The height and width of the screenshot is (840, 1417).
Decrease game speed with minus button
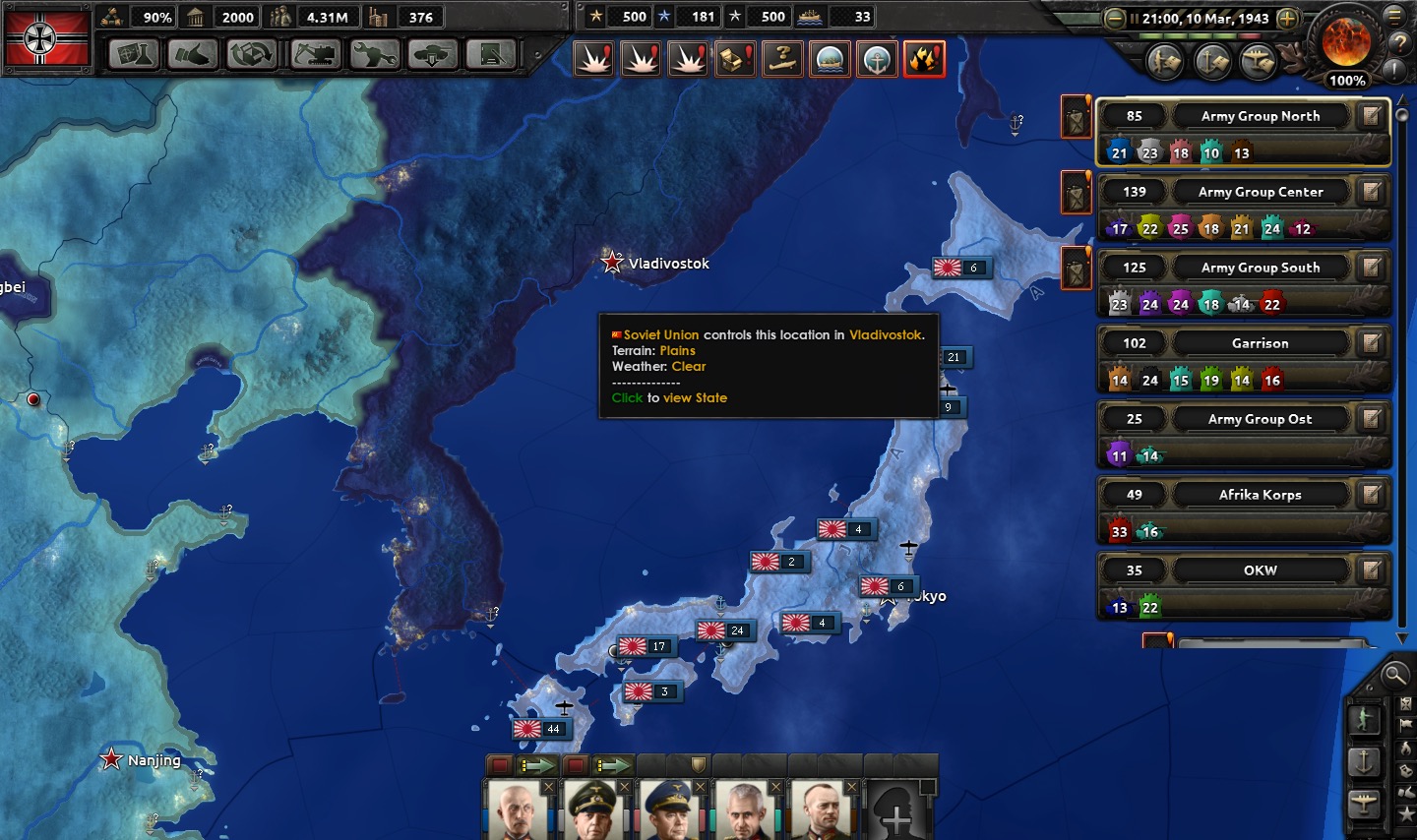click(x=1115, y=18)
